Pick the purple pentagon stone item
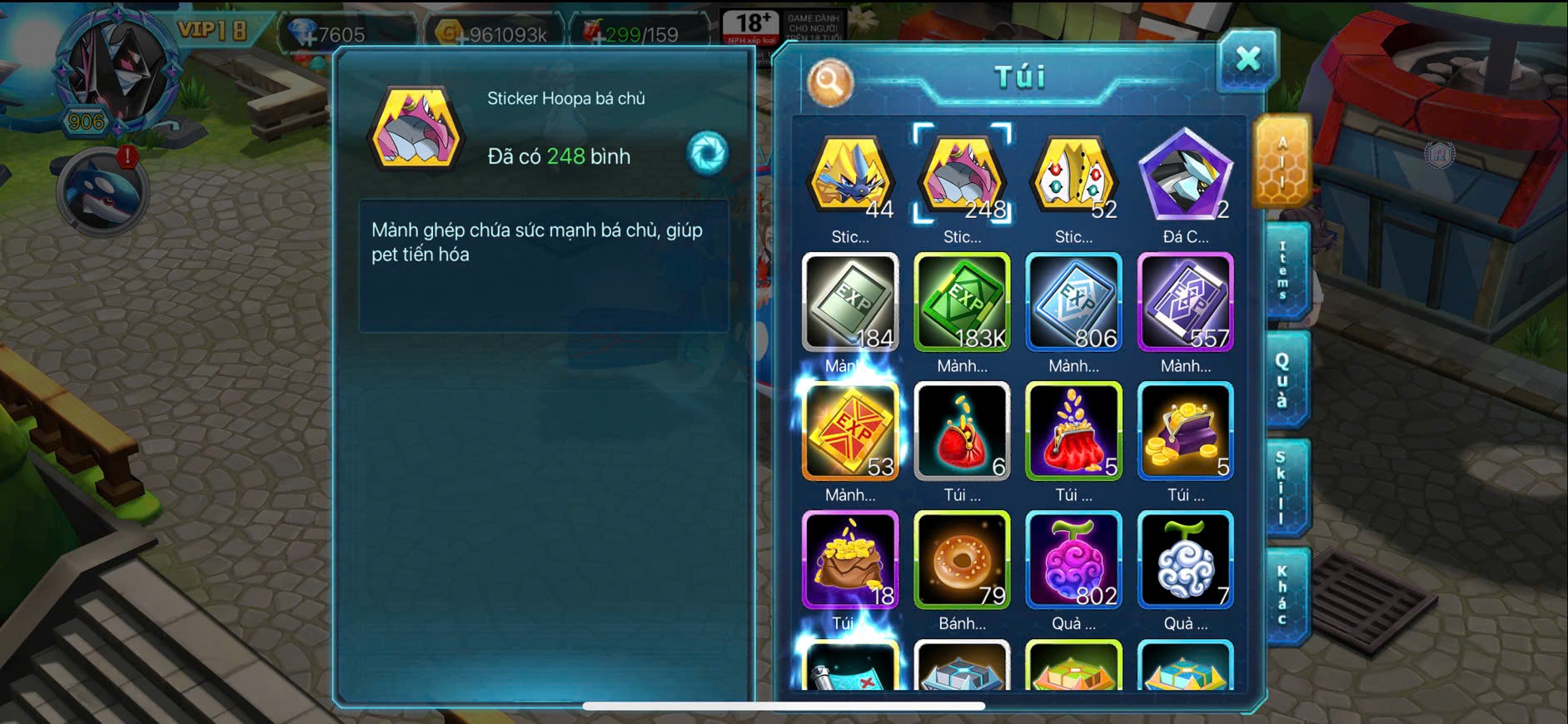The height and width of the screenshot is (724, 1568). (1185, 176)
